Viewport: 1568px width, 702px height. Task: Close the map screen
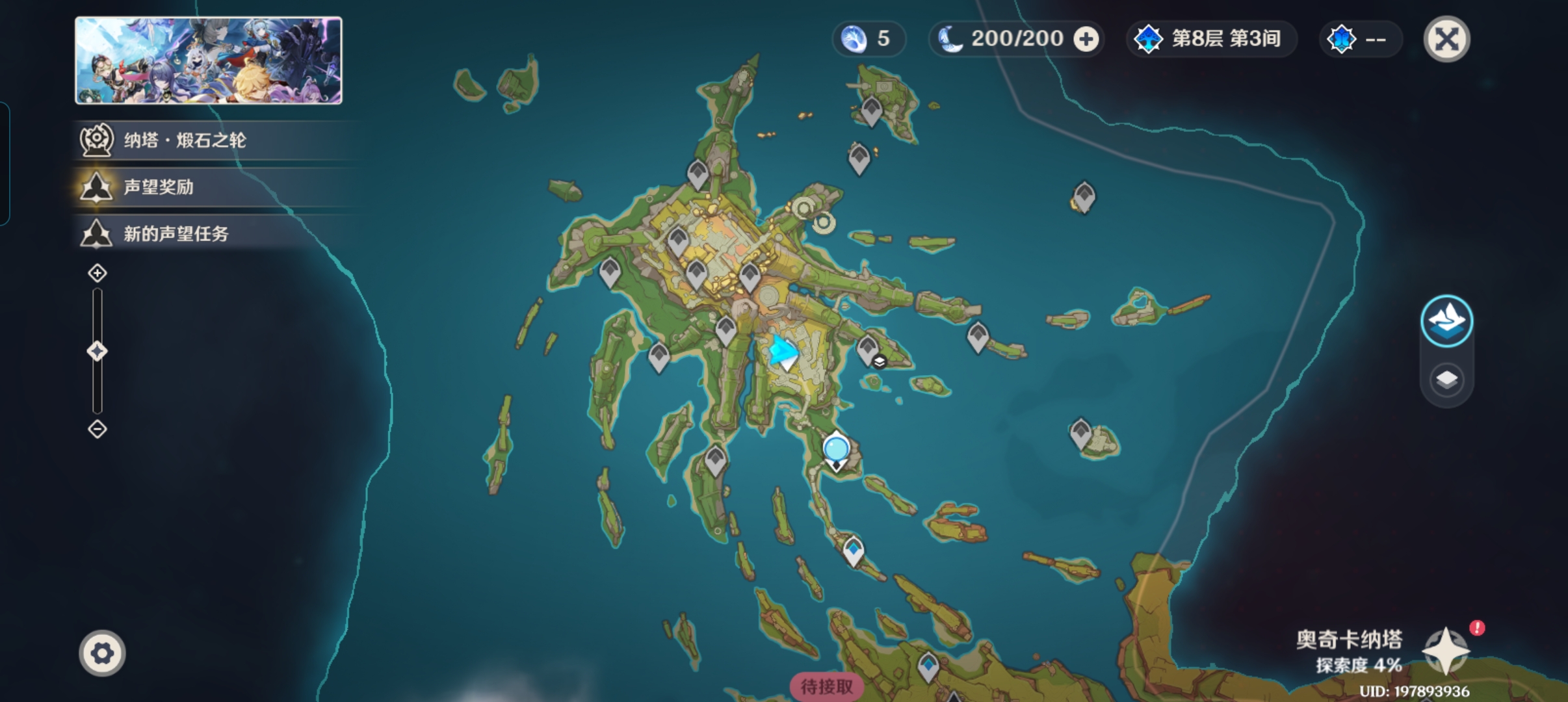point(1446,39)
